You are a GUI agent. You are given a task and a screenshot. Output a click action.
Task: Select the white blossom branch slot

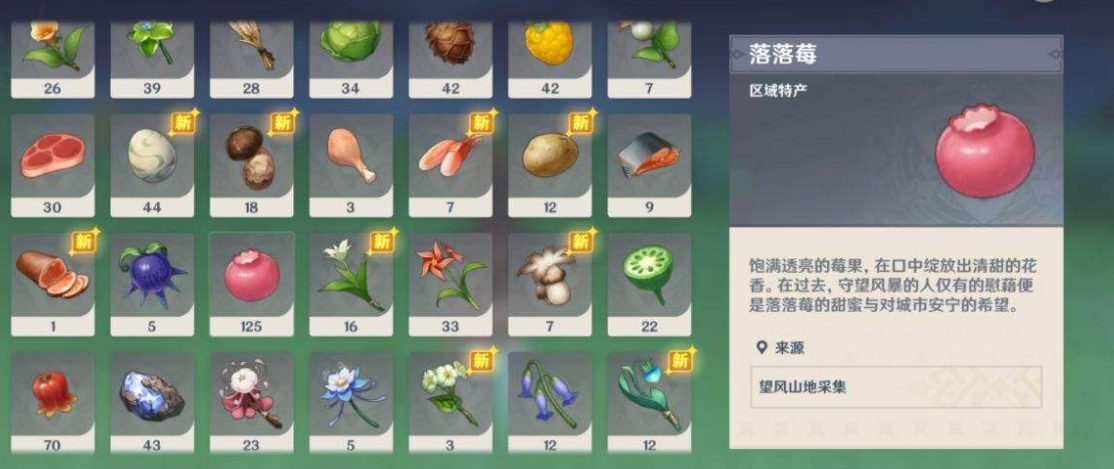(x=450, y=394)
